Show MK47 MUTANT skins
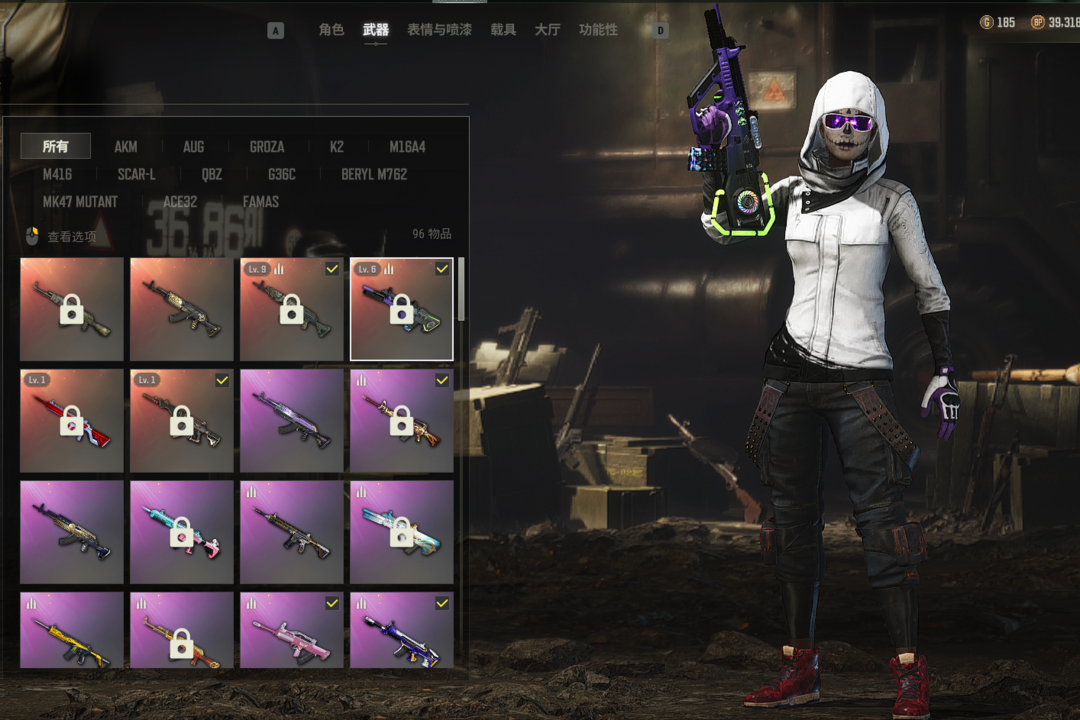The image size is (1080, 720). tap(80, 202)
